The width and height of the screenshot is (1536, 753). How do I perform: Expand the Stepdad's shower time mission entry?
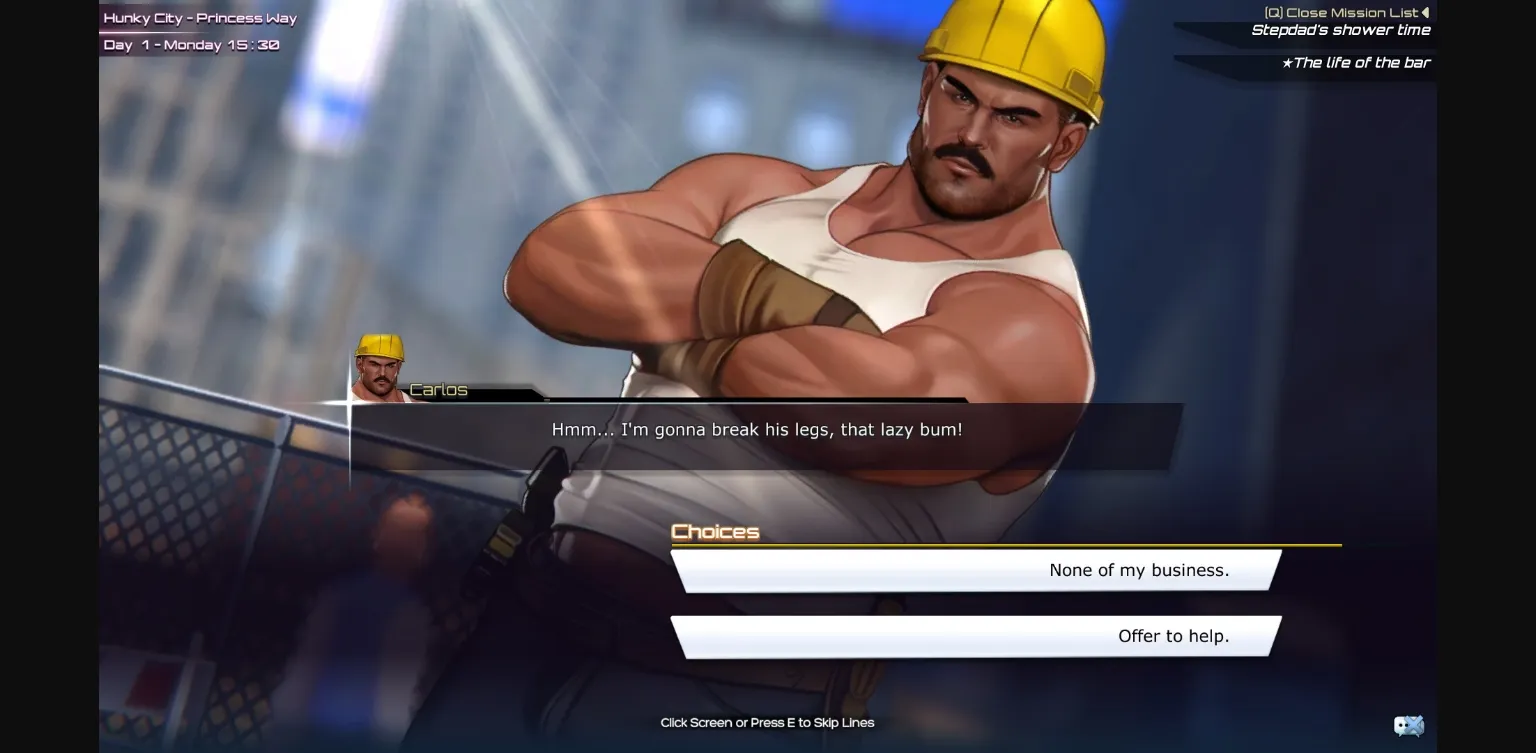pyautogui.click(x=1340, y=30)
